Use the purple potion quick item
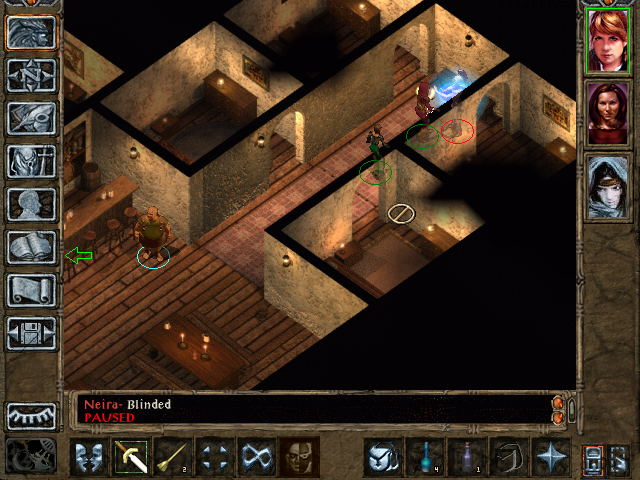Screen dimensions: 640x480 (x=467, y=457)
